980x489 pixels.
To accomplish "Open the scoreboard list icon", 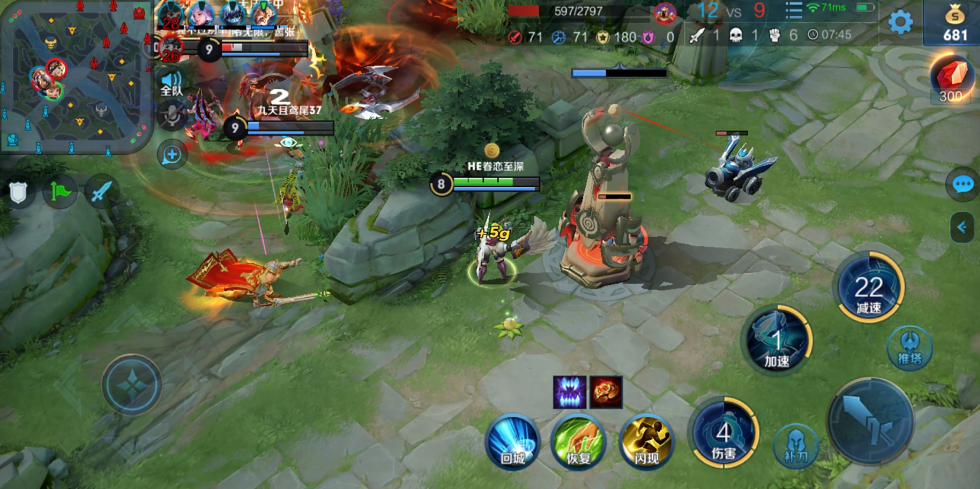I will coord(793,11).
